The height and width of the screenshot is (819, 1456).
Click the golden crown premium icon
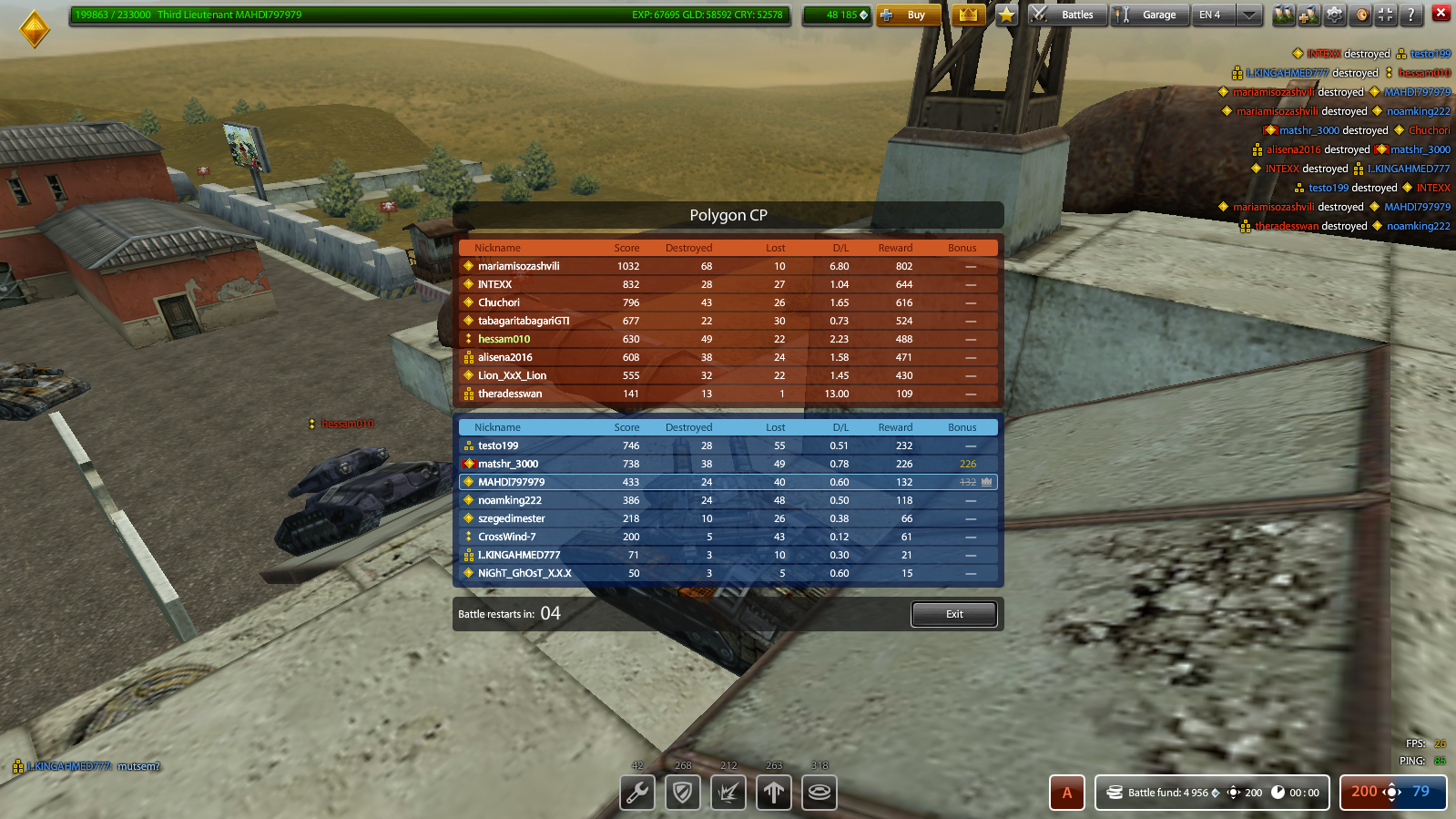click(967, 15)
